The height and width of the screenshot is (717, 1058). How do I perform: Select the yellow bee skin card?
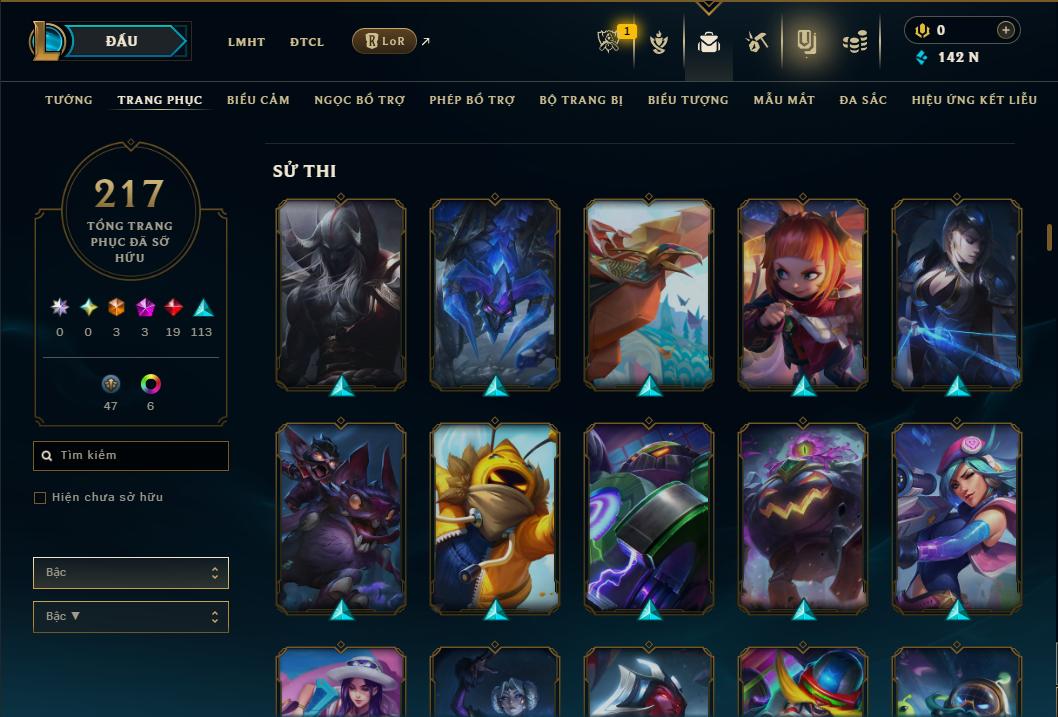click(495, 517)
